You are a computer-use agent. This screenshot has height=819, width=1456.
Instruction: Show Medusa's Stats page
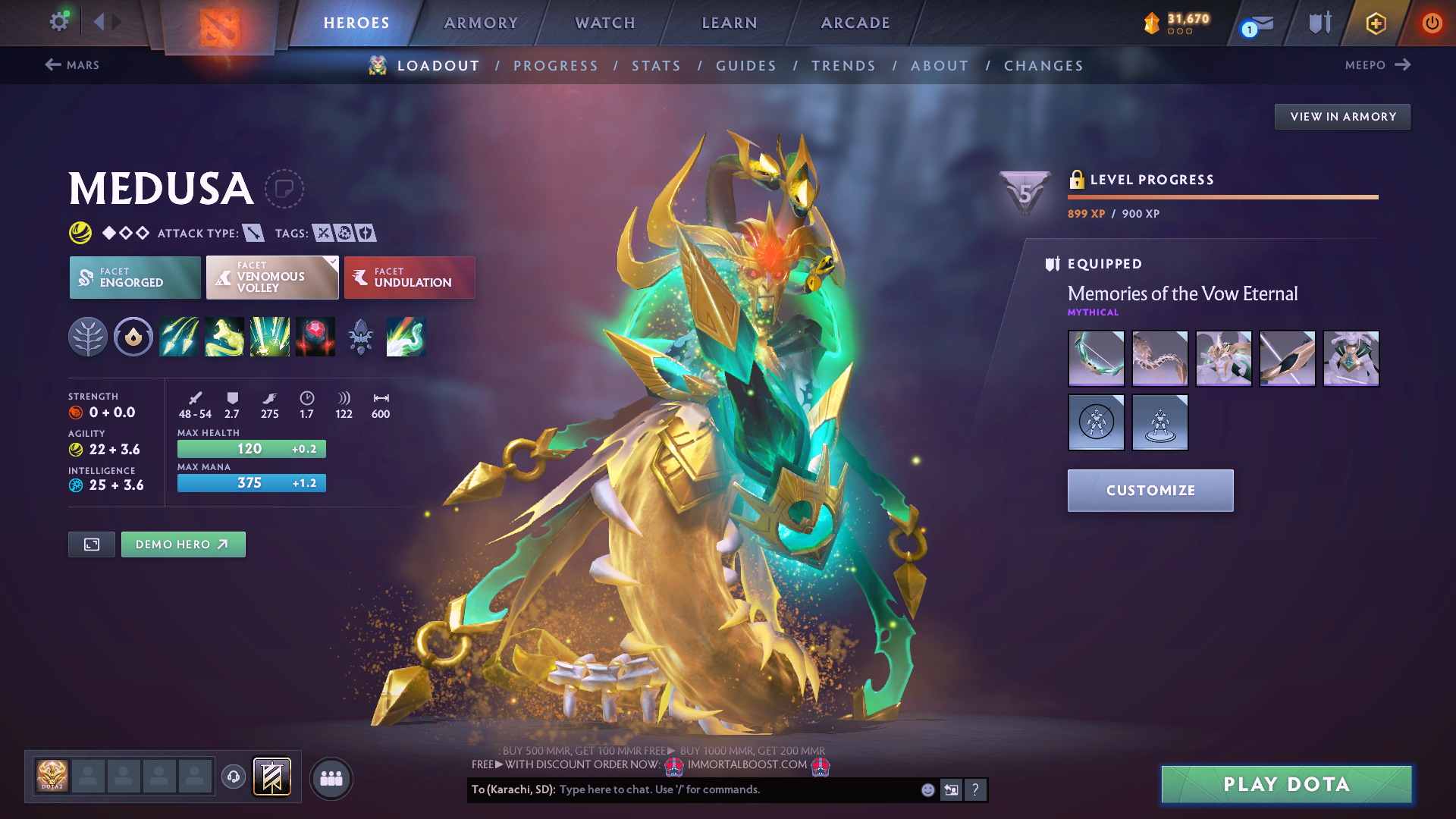click(x=656, y=66)
